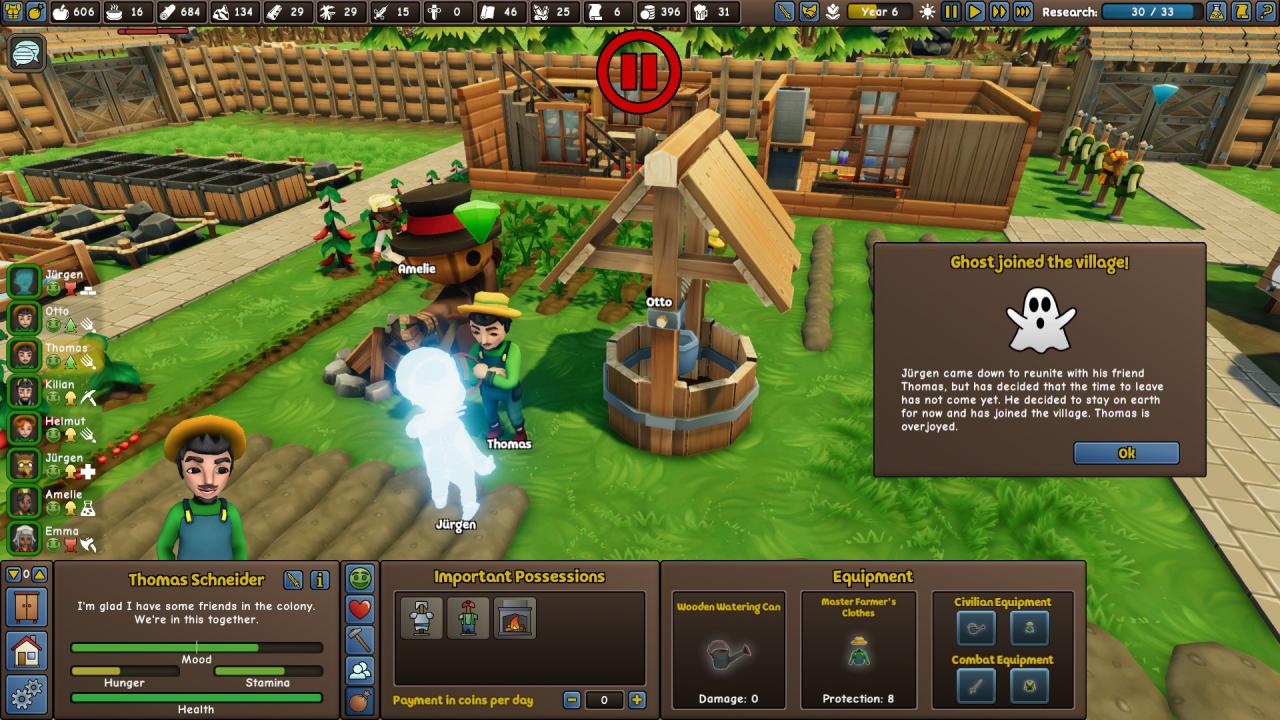The width and height of the screenshot is (1280, 720).
Task: Open the wardrobe button
Action: point(26,607)
